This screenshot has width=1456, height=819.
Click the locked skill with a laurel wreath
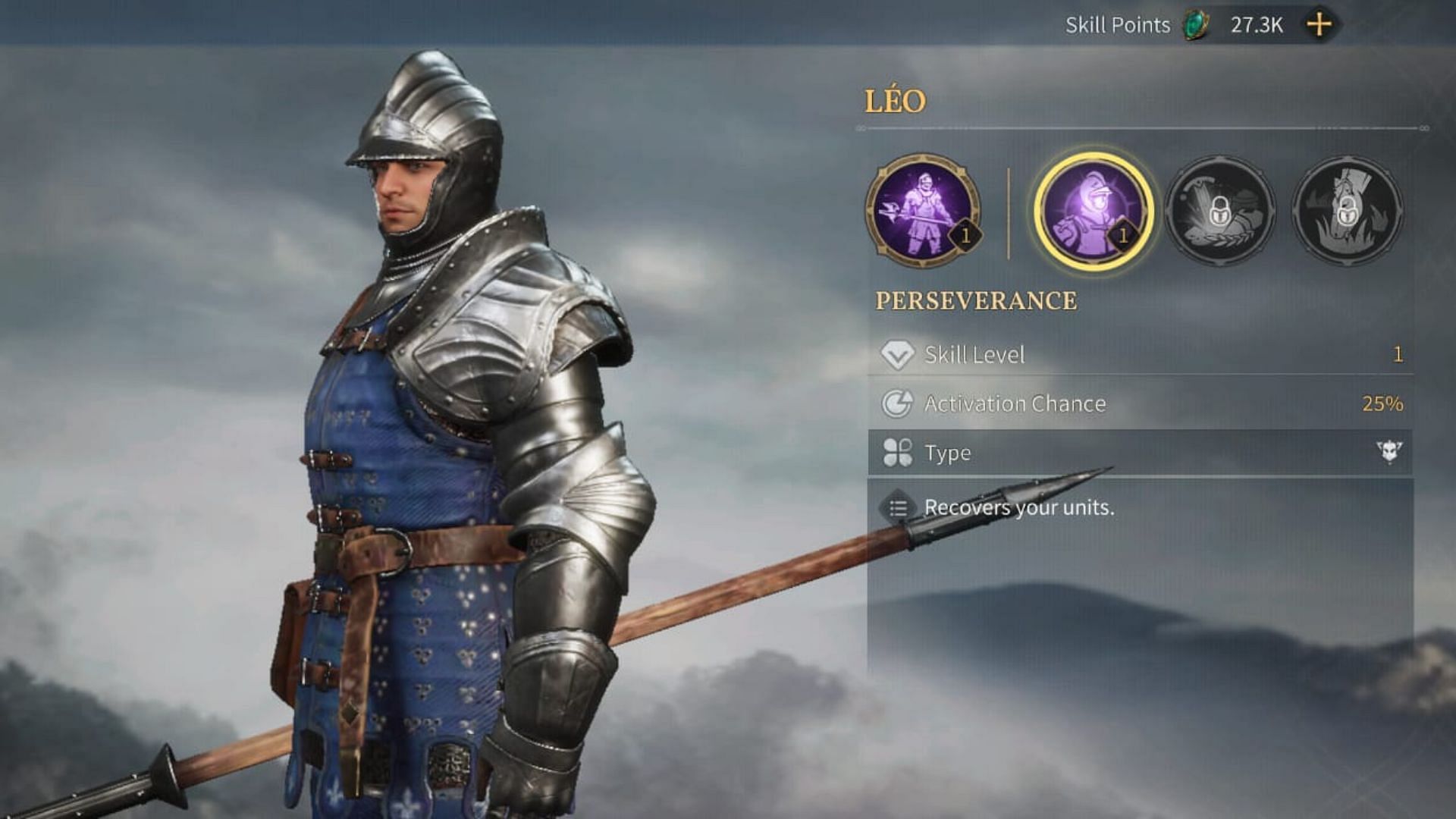[x=1220, y=211]
